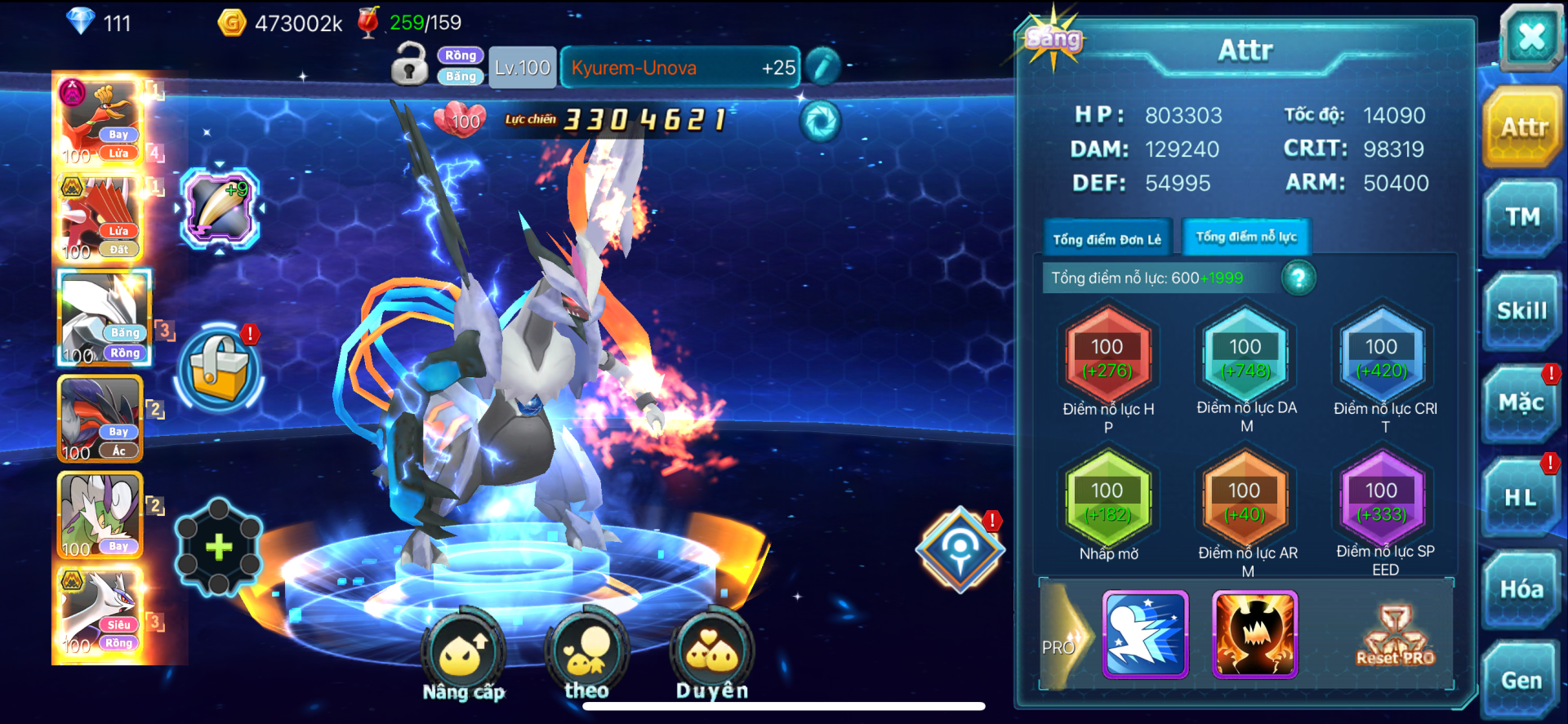Edit the Kyurem-Unova name with the pencil
The width and height of the screenshot is (1568, 724).
[x=822, y=67]
